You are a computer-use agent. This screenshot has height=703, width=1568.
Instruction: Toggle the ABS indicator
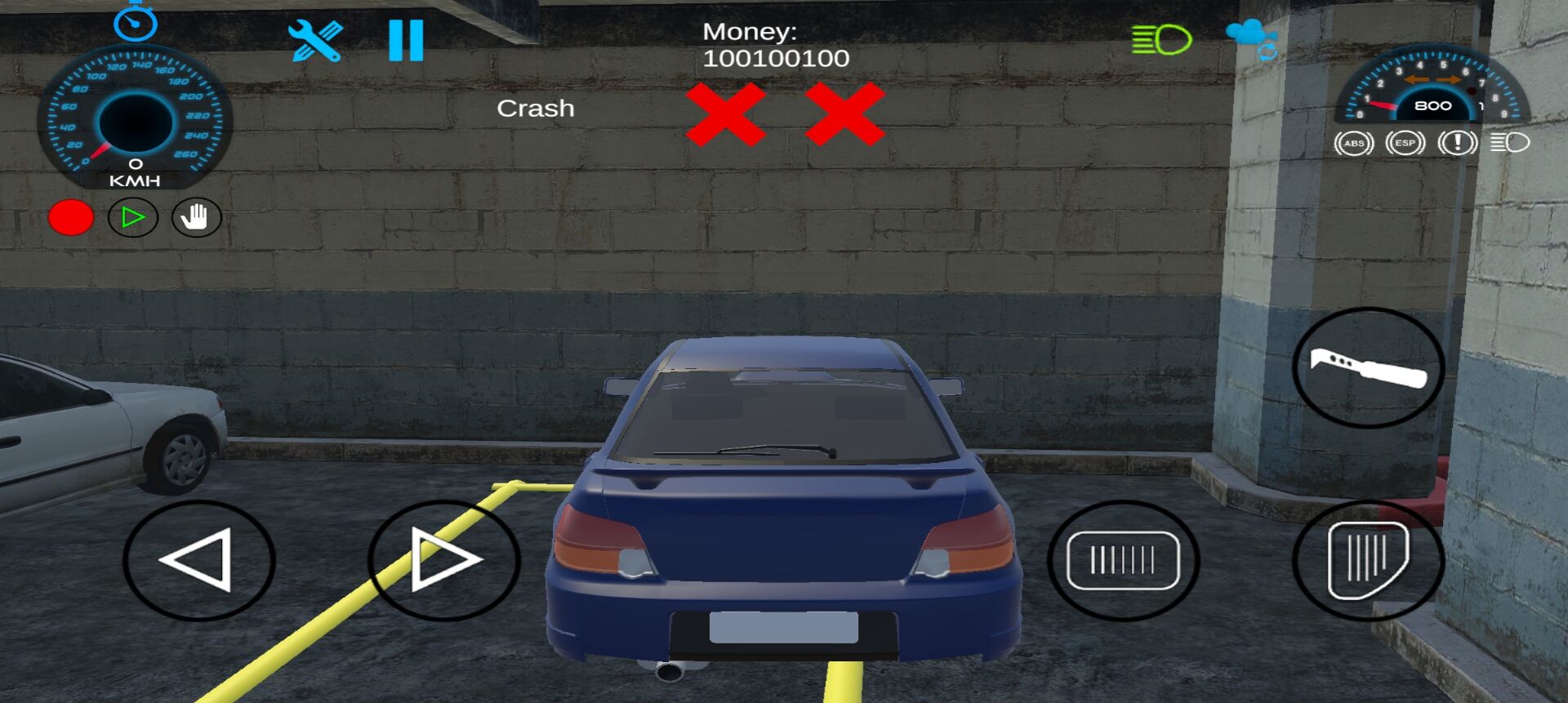[1354, 144]
